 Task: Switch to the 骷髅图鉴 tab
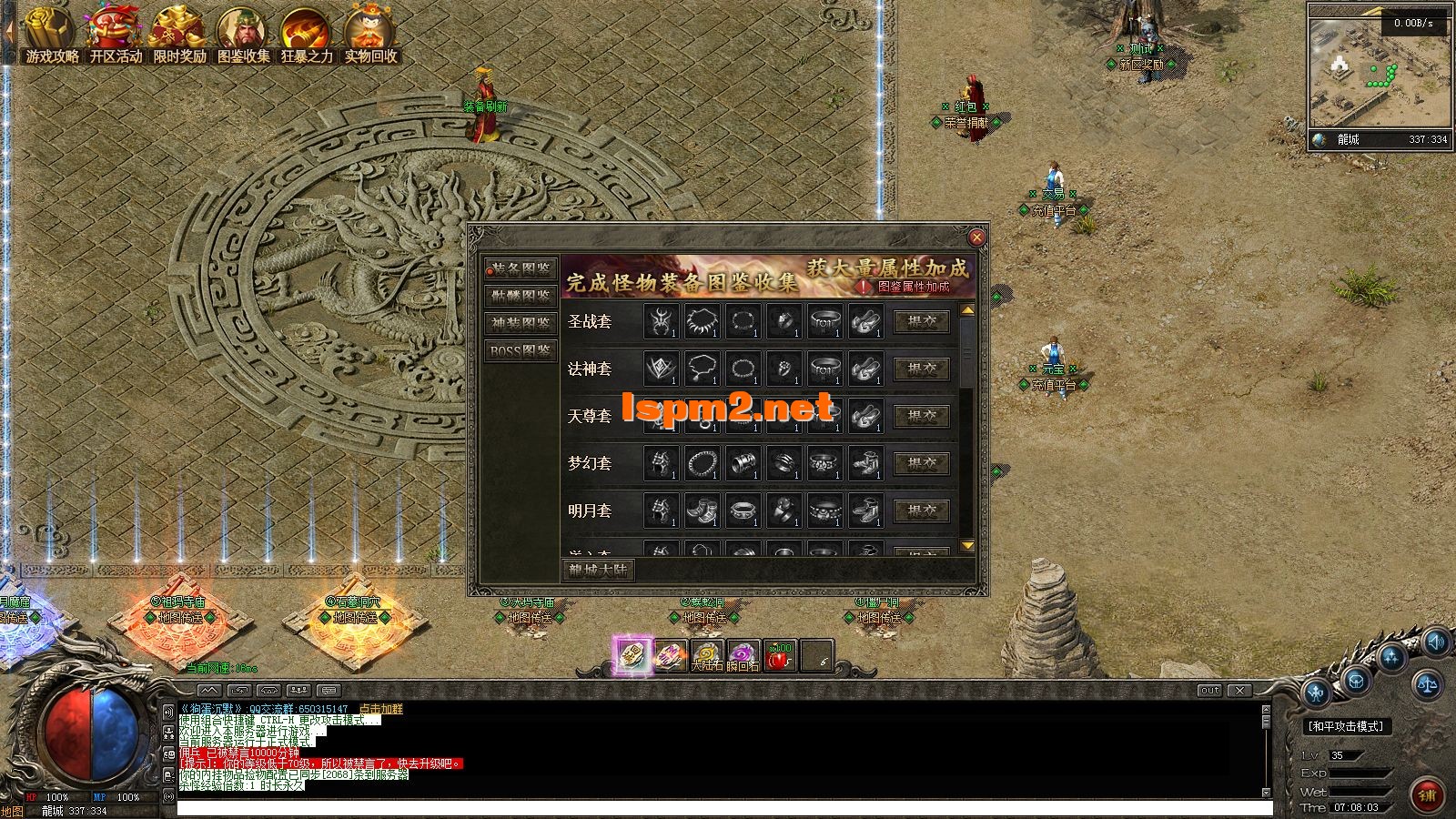(521, 296)
